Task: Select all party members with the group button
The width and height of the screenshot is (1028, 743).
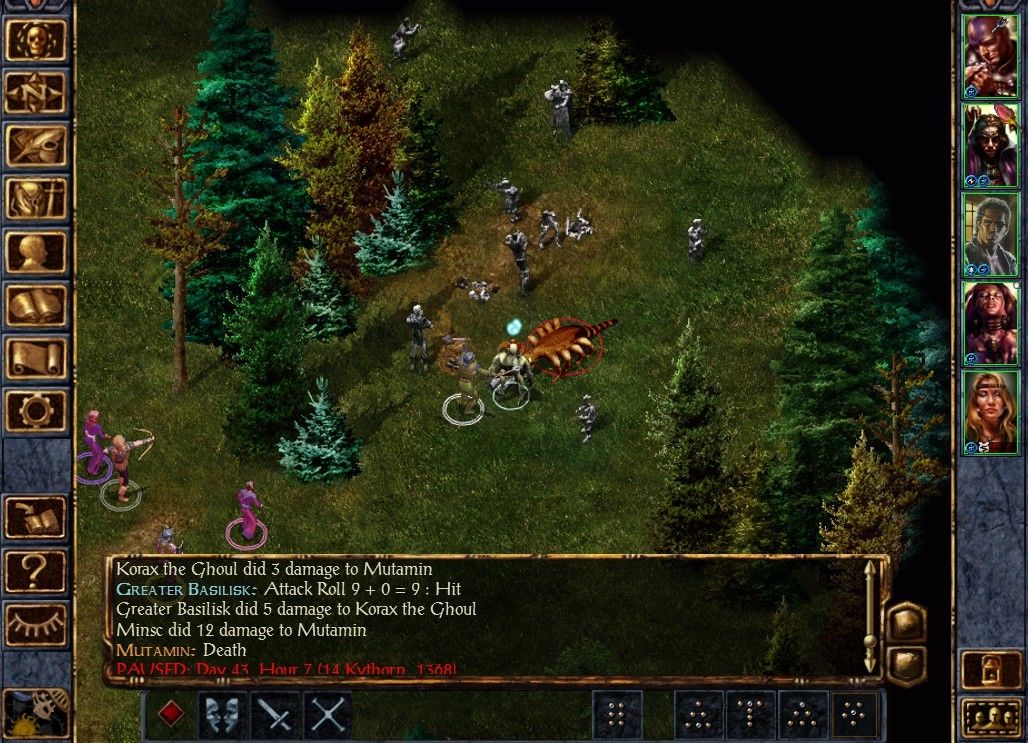Action: coord(990,717)
